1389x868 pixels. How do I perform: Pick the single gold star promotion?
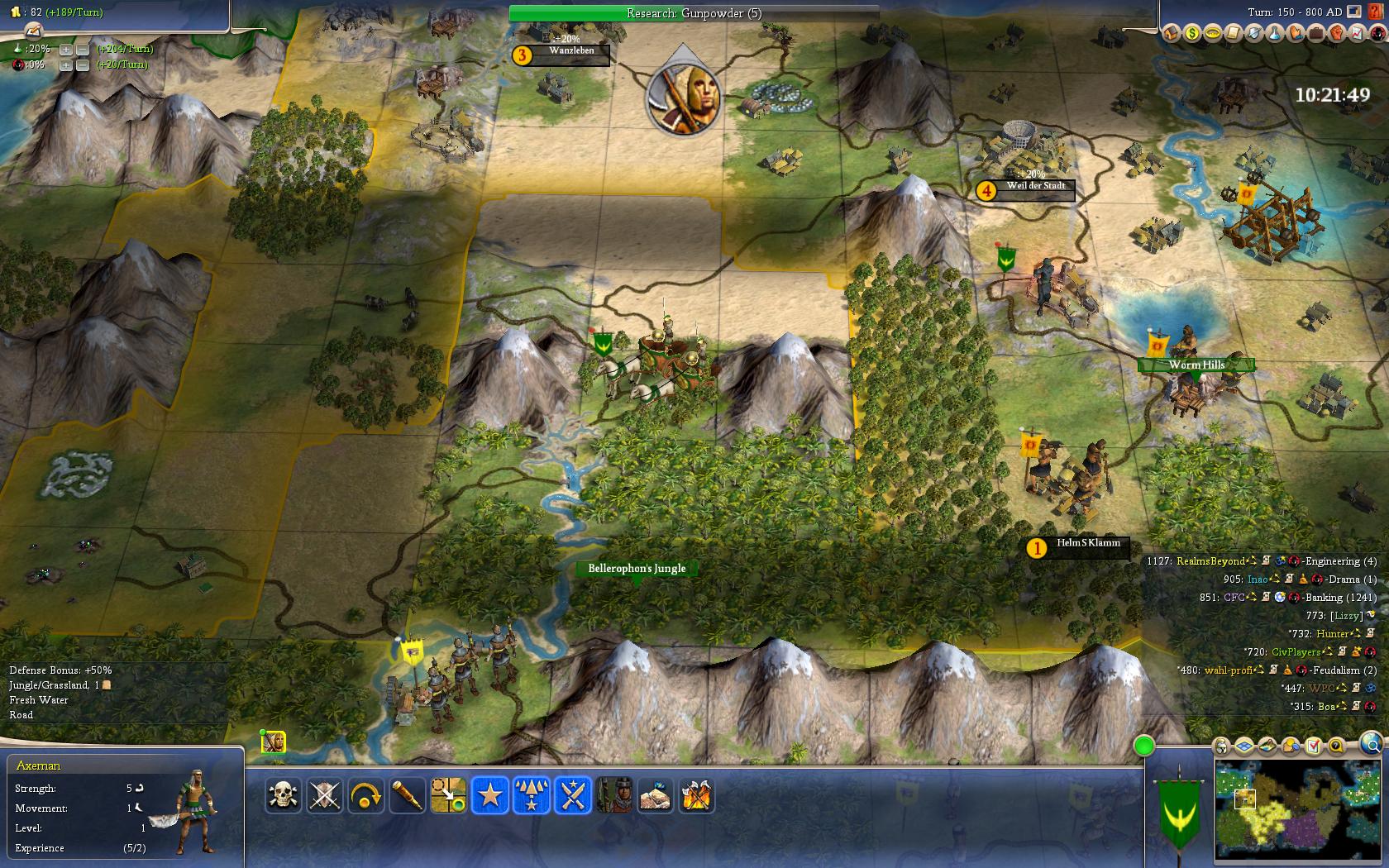489,796
